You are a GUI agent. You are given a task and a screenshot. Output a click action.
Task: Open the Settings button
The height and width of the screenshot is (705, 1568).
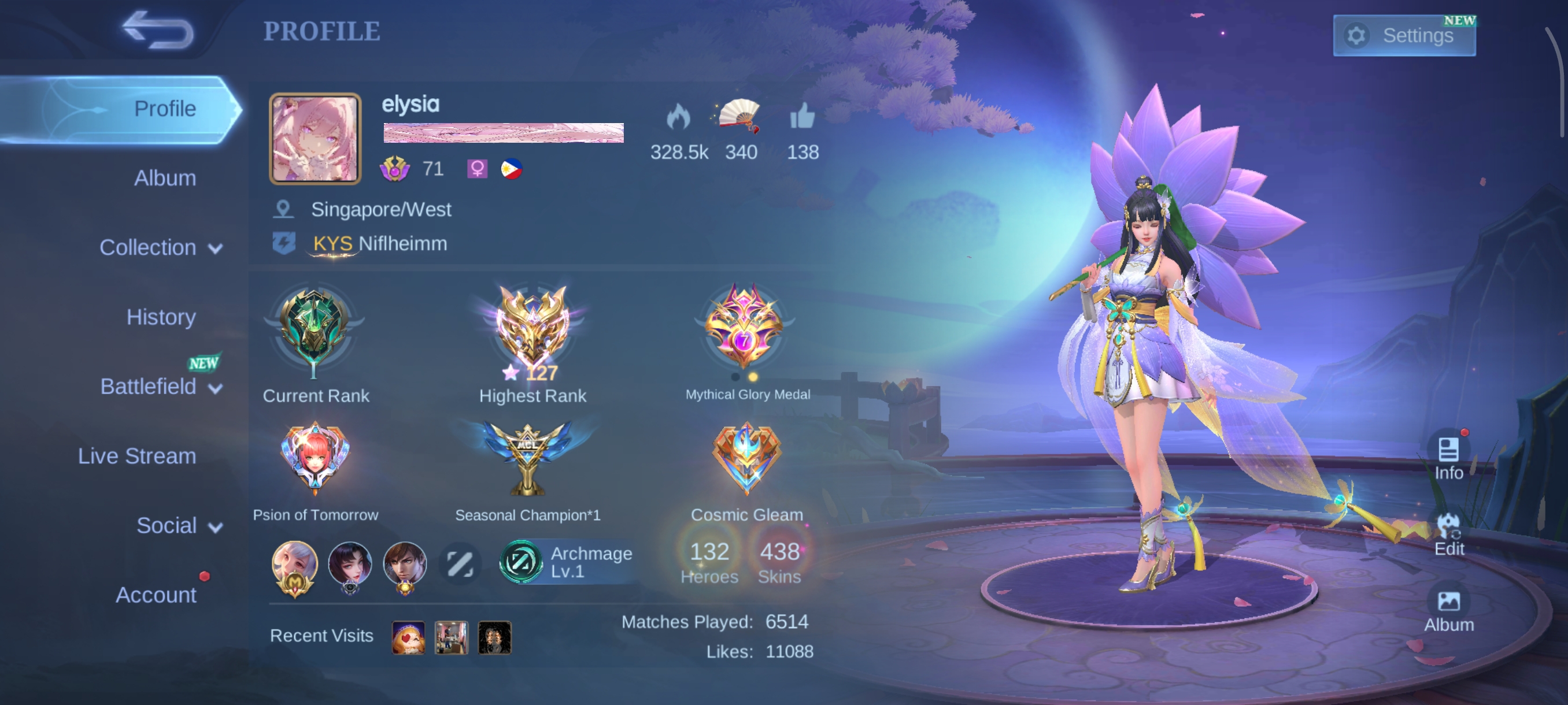tap(1404, 35)
